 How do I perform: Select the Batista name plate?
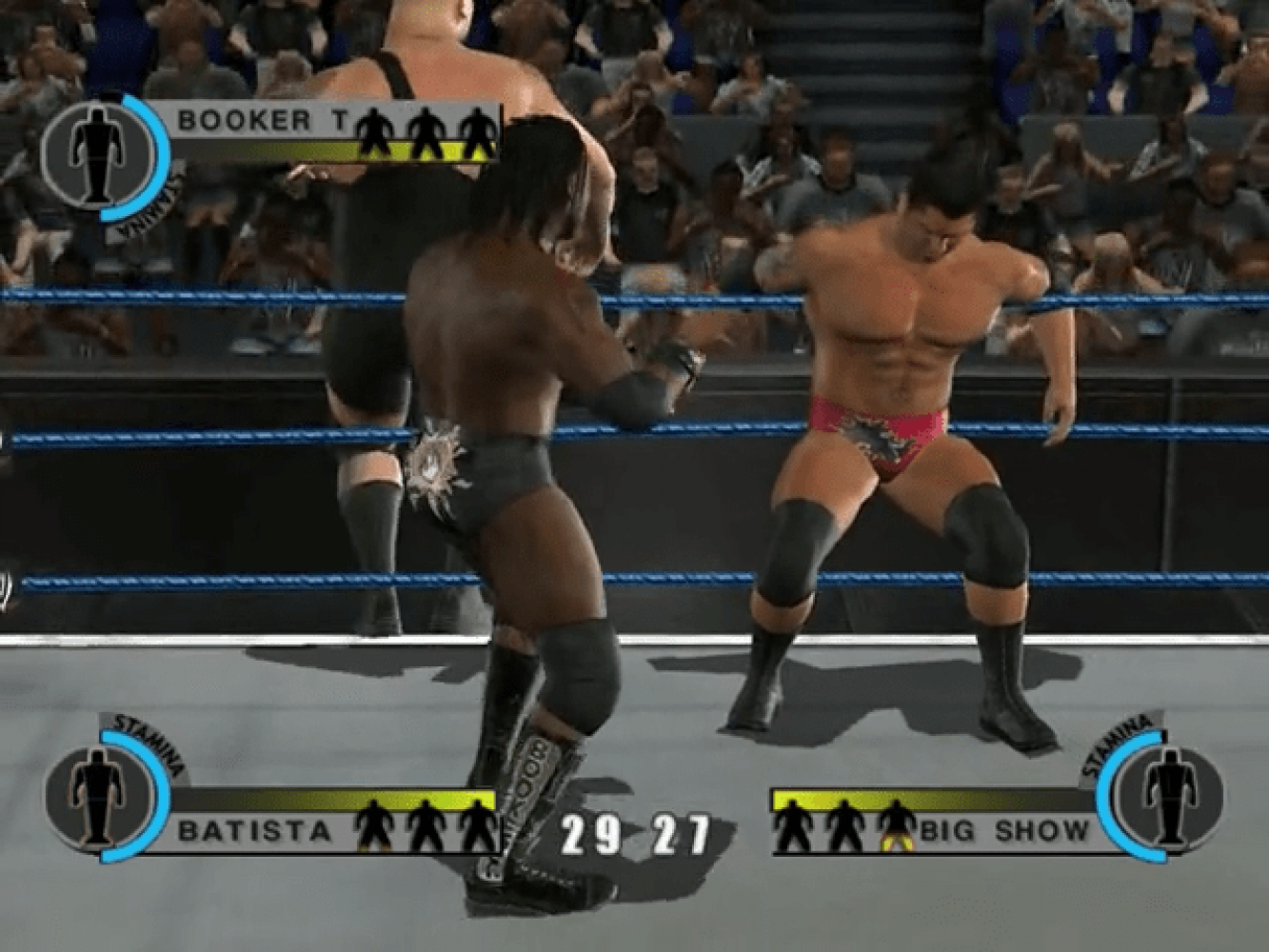(255, 831)
